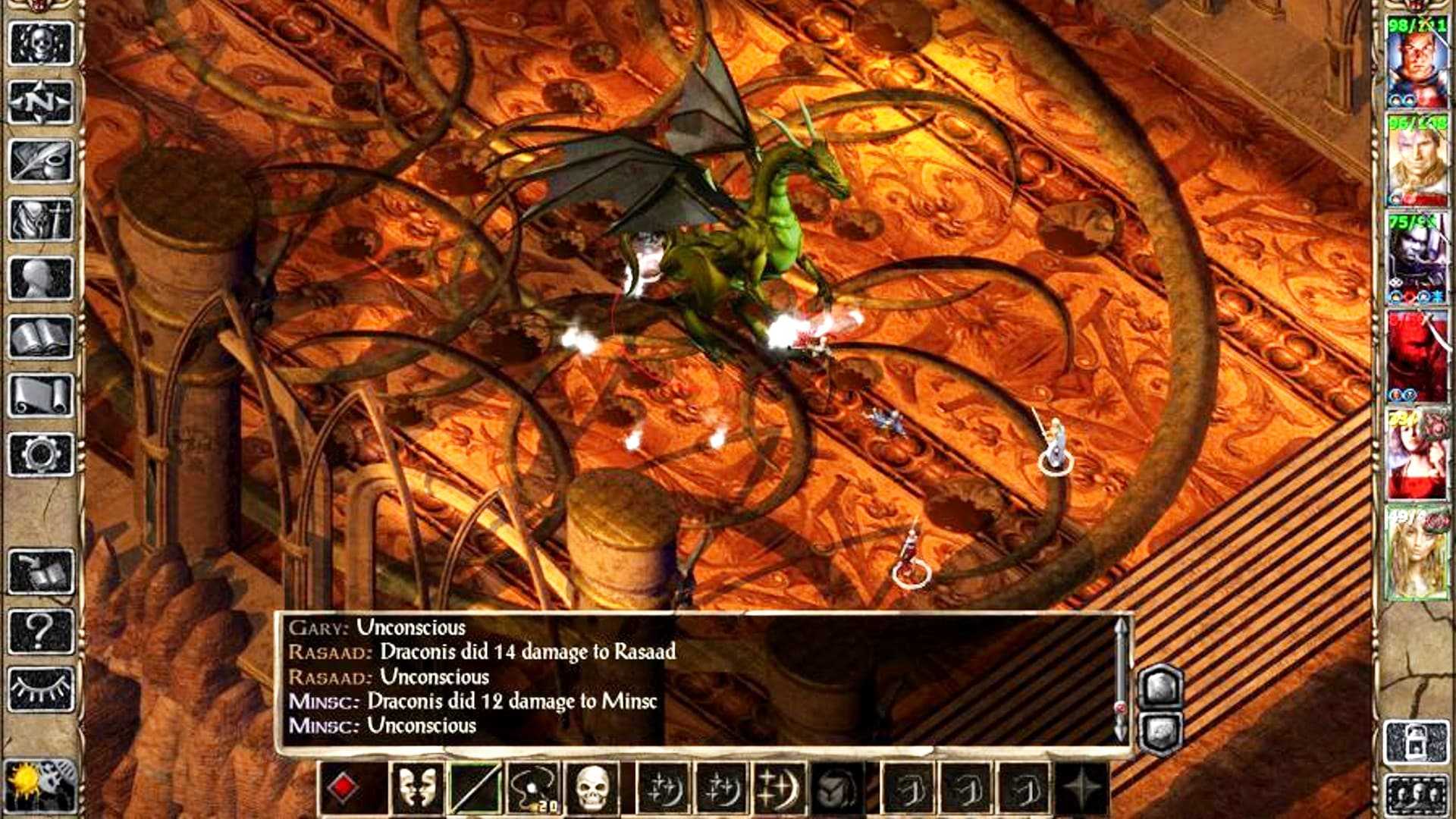Select the blonde woman bottom portrait

coord(1417,554)
